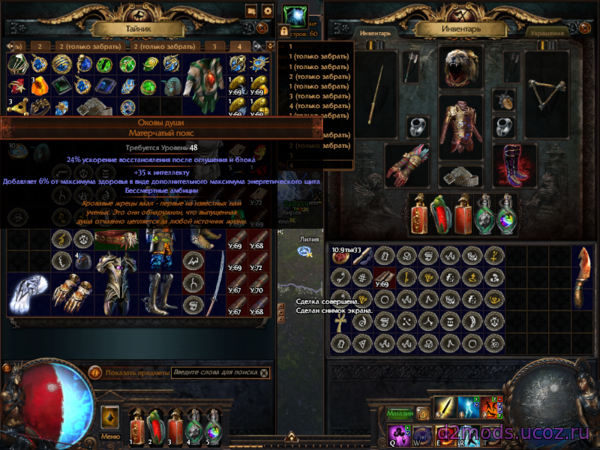Click the stash search text field
600x450 pixels.
pos(214,372)
